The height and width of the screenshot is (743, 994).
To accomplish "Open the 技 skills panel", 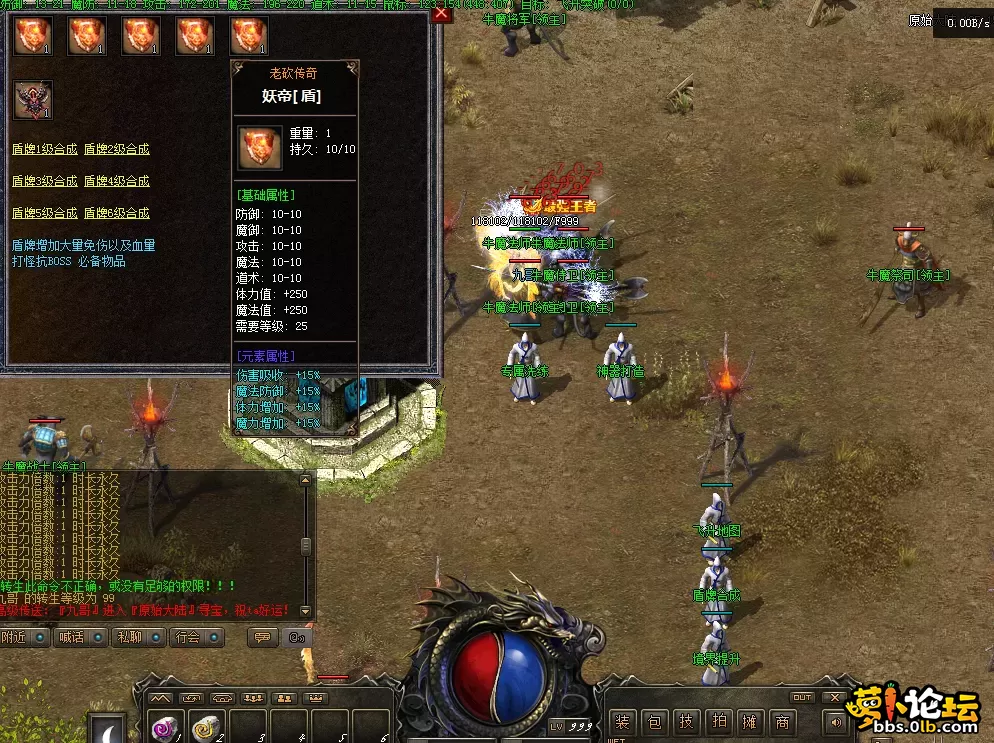I will pyautogui.click(x=686, y=722).
